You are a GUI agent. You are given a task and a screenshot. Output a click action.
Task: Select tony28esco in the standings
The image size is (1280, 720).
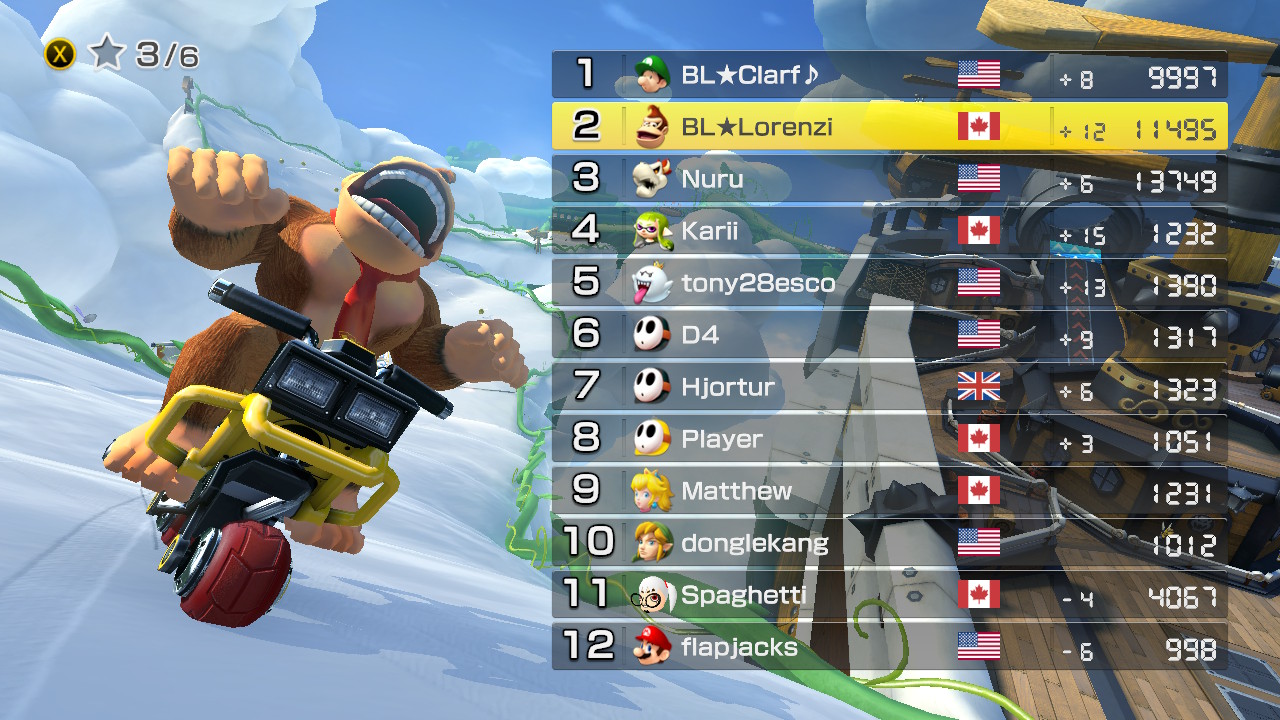click(889, 283)
